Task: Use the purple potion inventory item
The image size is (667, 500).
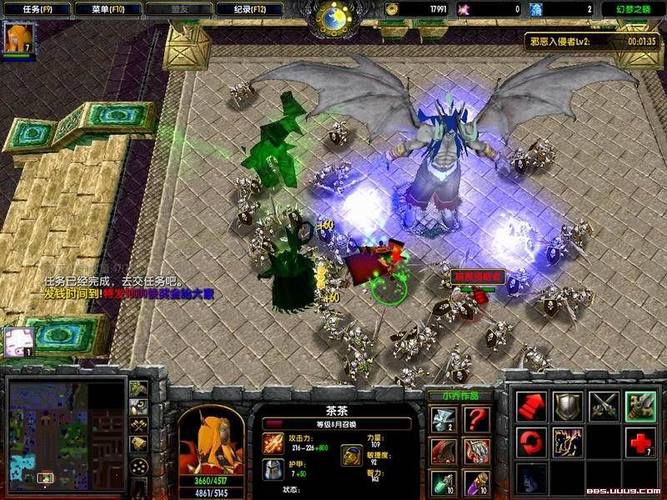Action: (x=477, y=483)
